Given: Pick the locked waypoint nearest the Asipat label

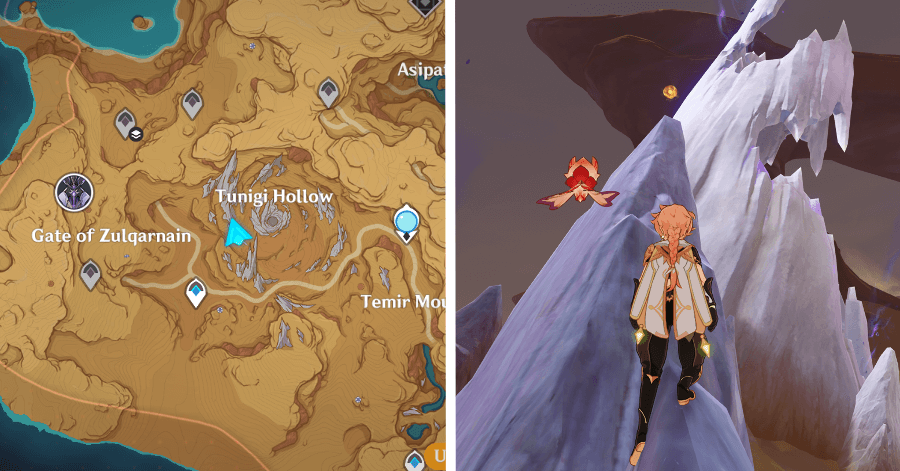Looking at the screenshot, I should tap(328, 93).
